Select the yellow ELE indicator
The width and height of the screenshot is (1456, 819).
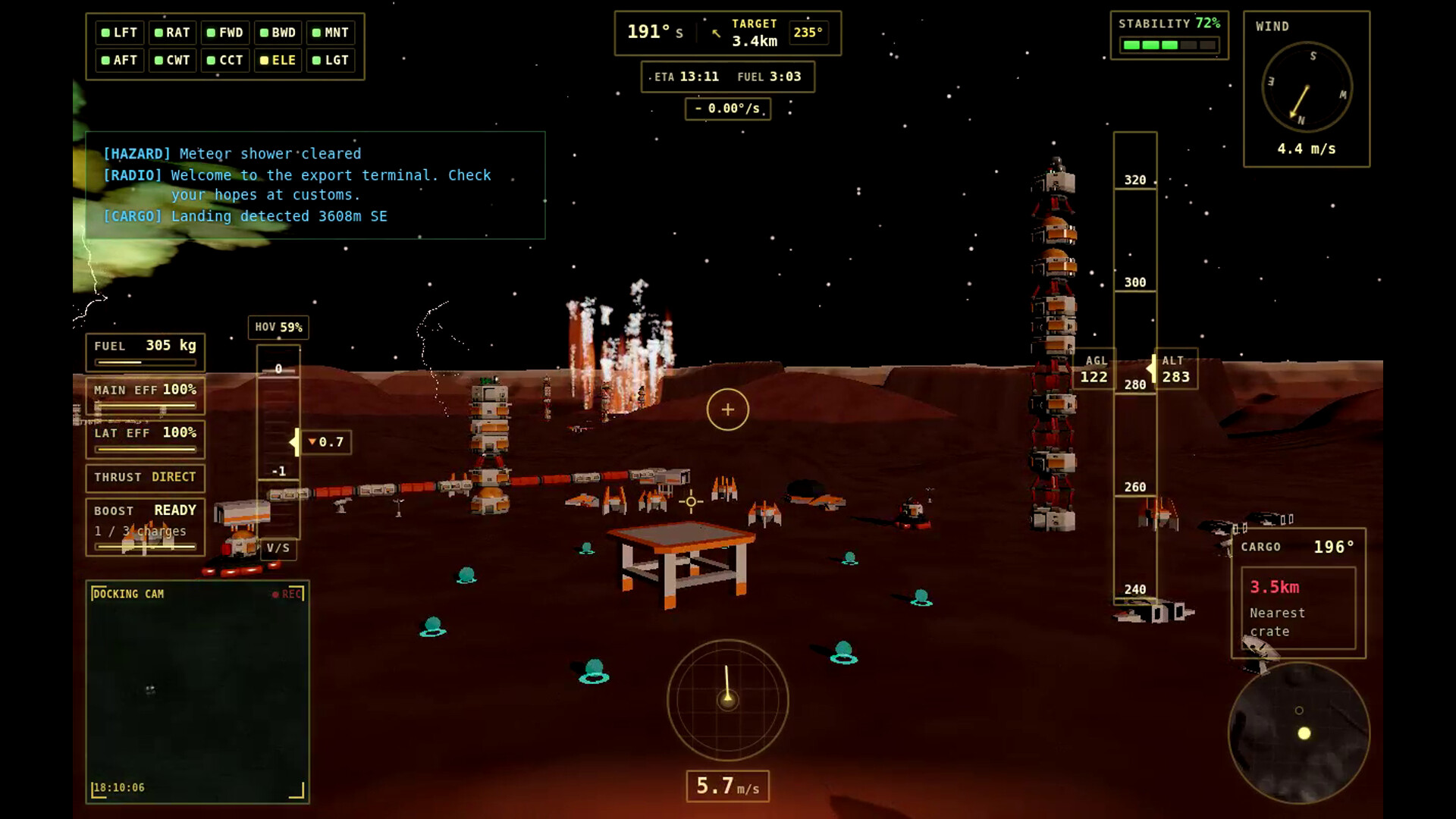pos(278,60)
